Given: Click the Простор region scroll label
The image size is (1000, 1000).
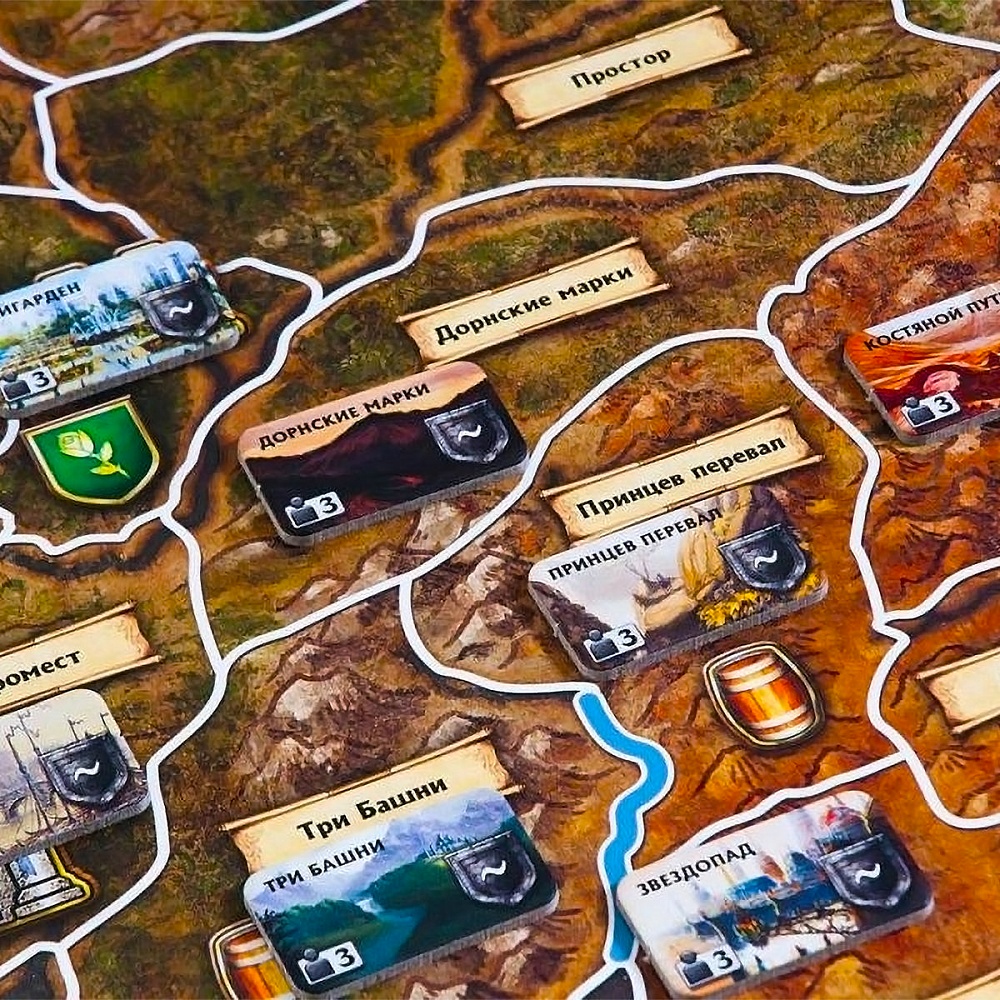Looking at the screenshot, I should (x=621, y=68).
